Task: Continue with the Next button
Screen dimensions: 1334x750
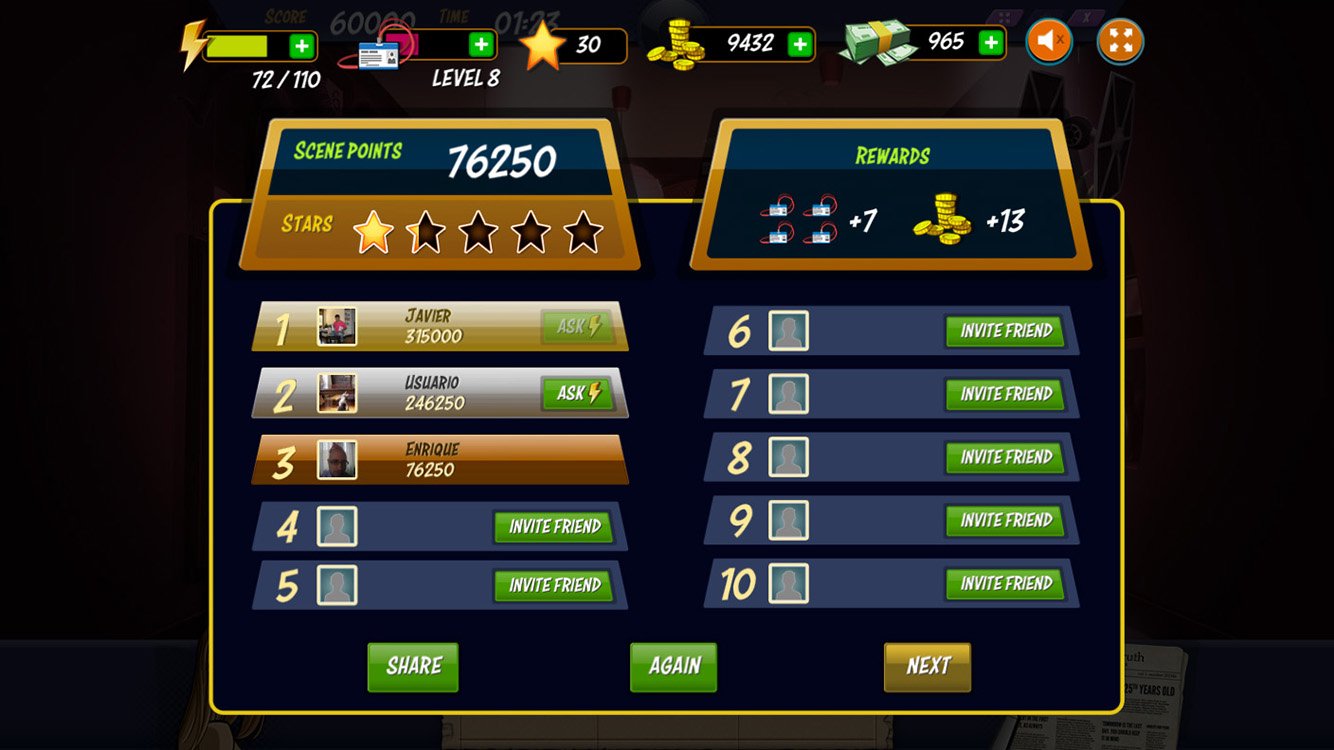Action: point(927,667)
